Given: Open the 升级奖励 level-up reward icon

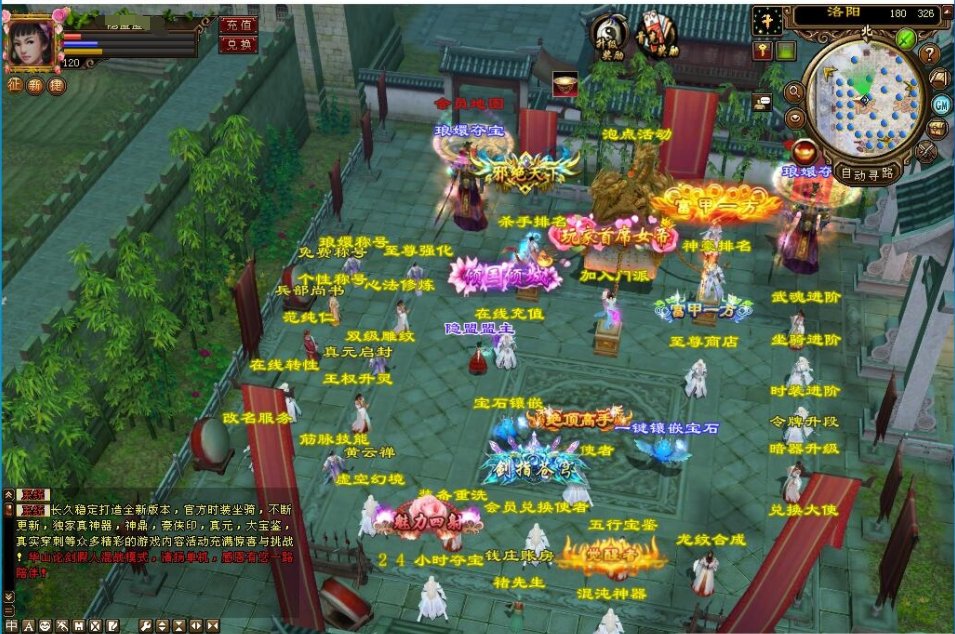Looking at the screenshot, I should click(x=609, y=36).
